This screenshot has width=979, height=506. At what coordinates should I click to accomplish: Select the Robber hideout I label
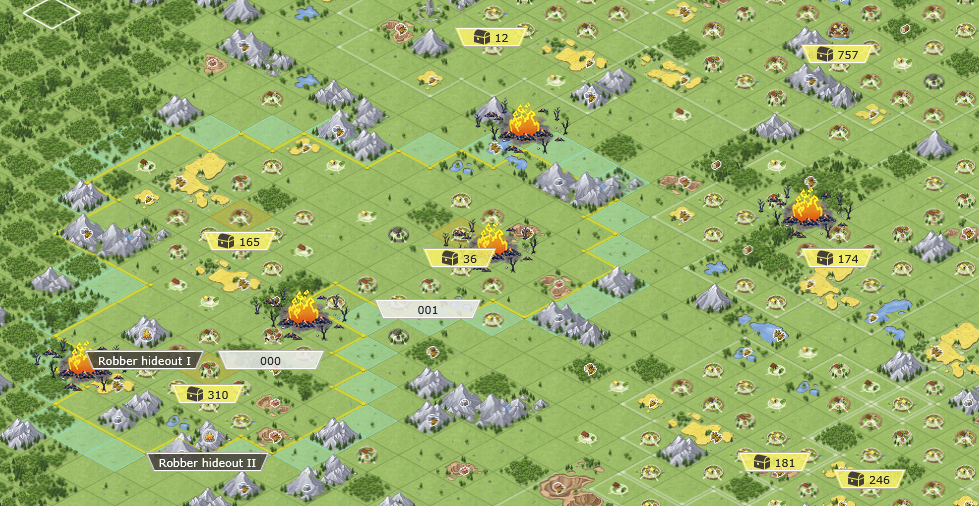coord(146,360)
